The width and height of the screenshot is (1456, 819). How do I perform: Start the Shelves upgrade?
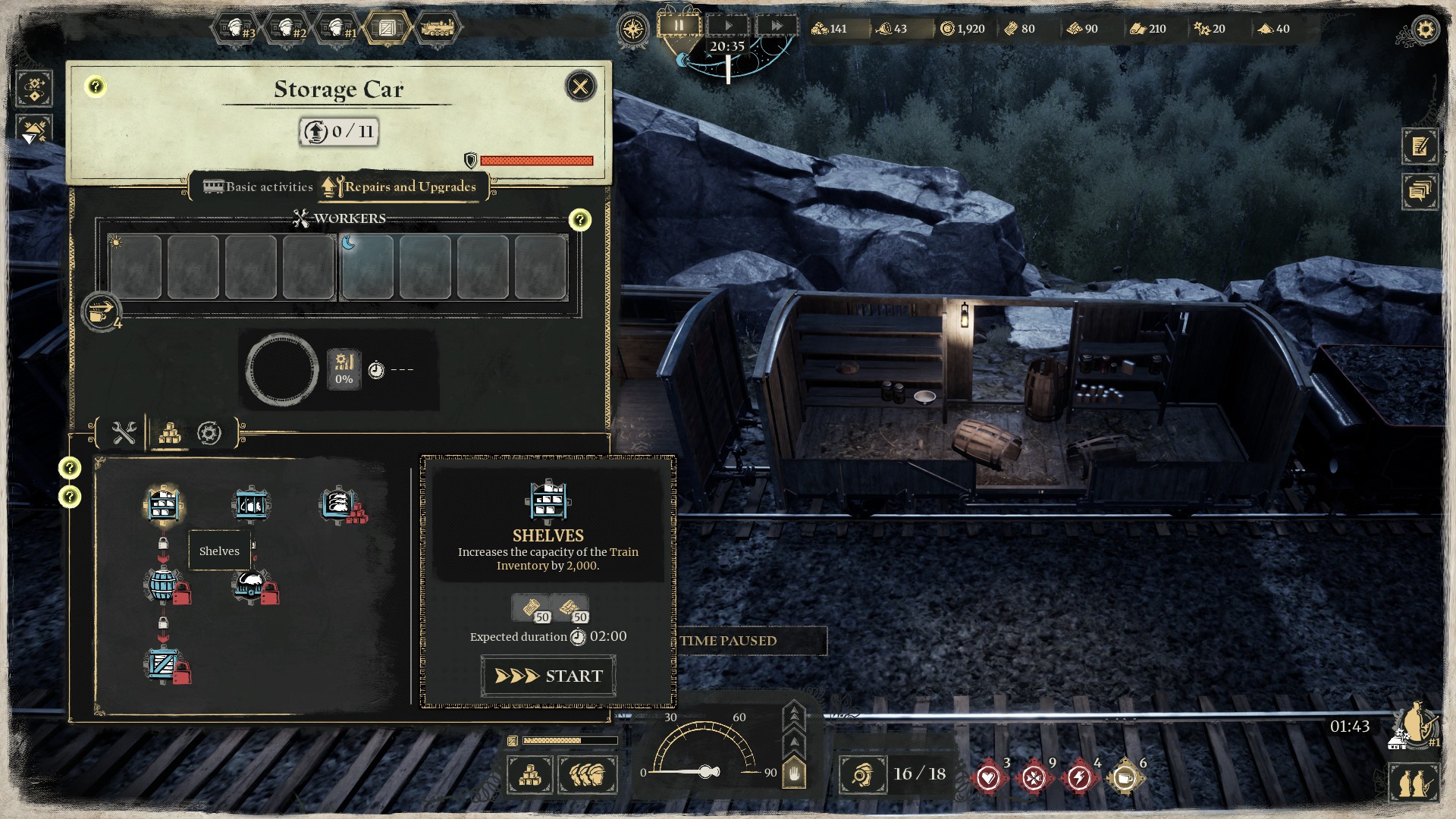(548, 676)
